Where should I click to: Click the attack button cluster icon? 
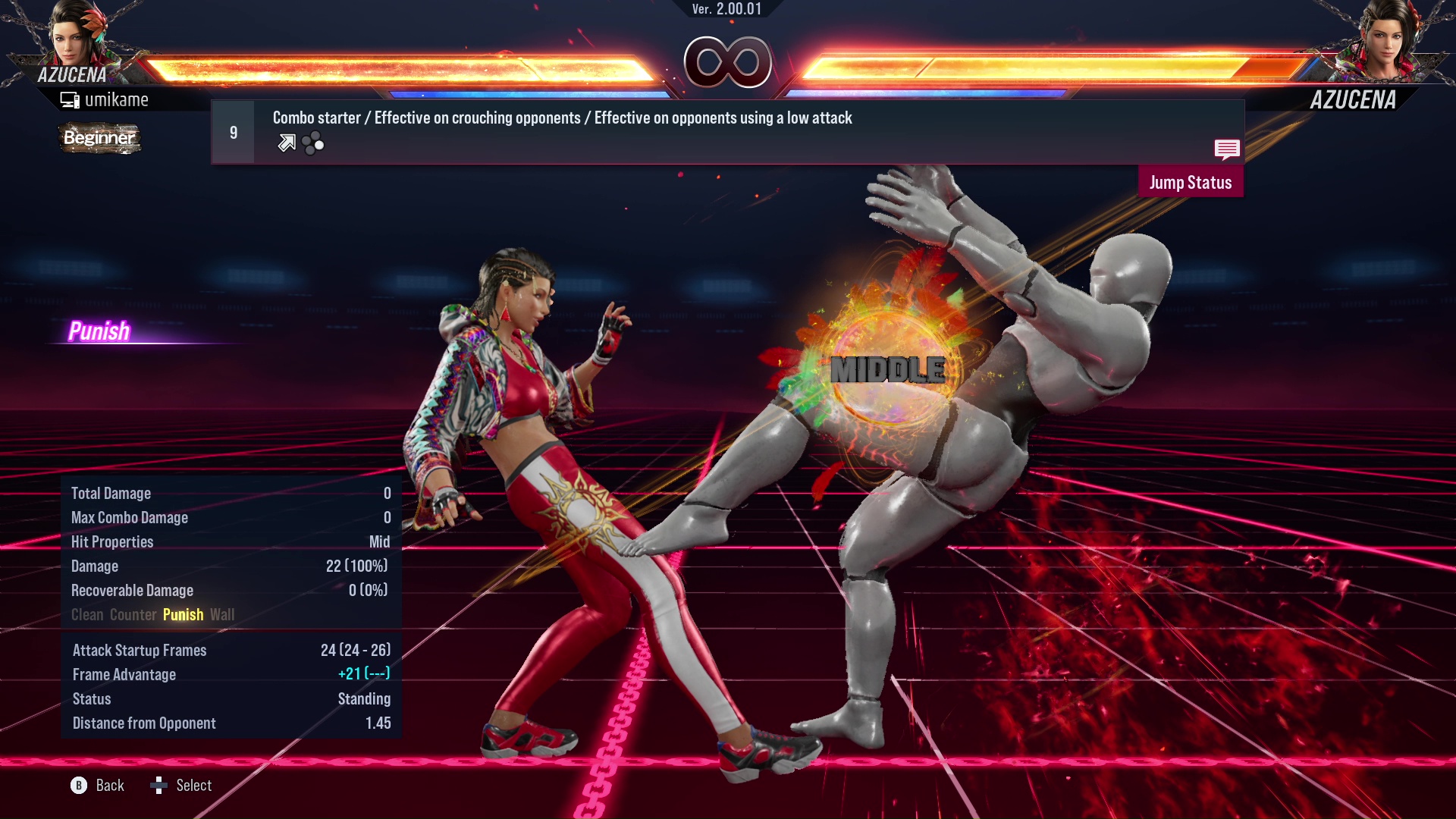coord(312,142)
